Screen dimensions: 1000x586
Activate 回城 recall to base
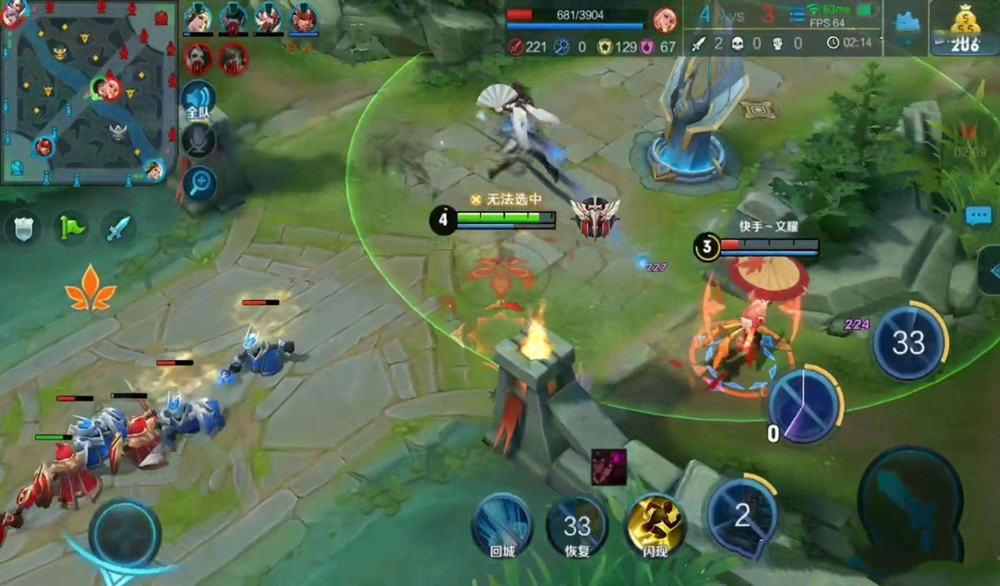(x=502, y=522)
